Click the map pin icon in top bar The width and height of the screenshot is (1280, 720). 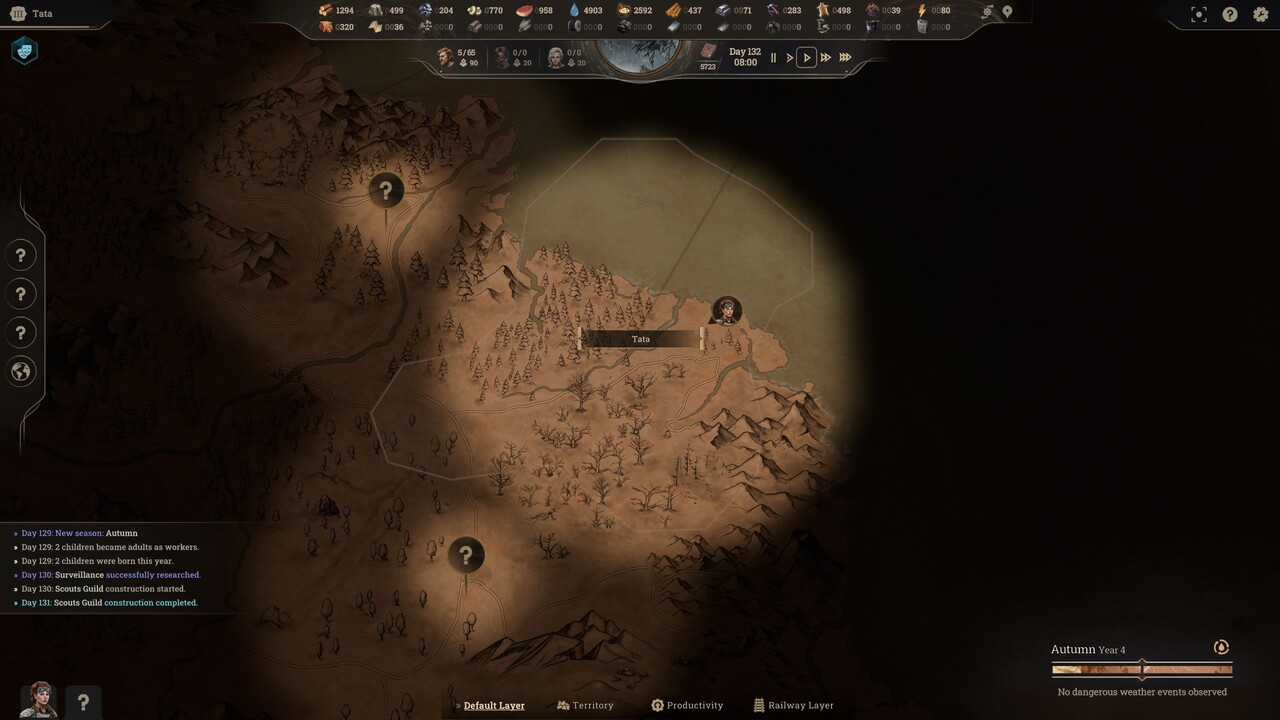pyautogui.click(x=1007, y=12)
